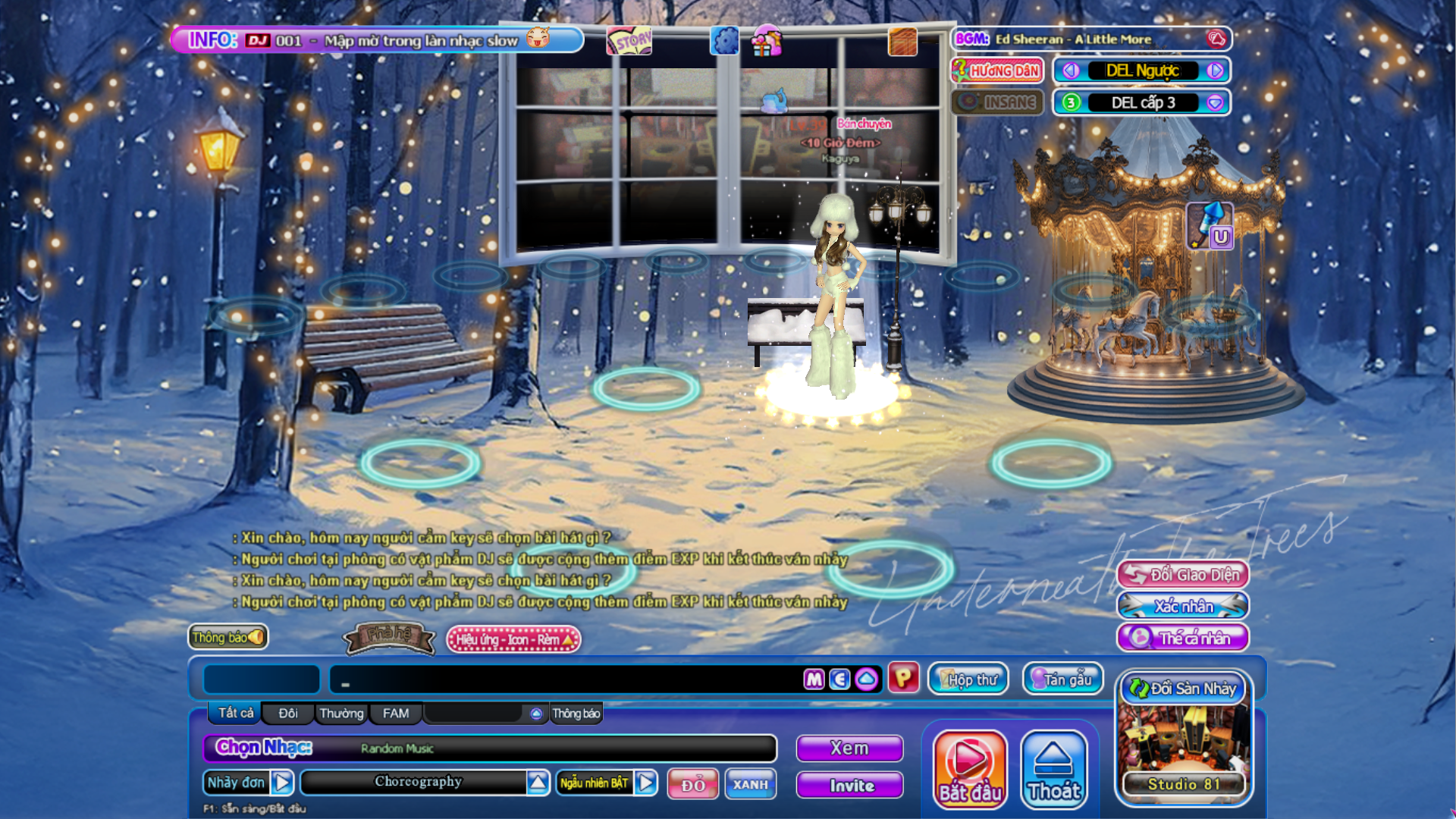
Task: Open the Tán gẫu chat button
Action: click(1063, 679)
